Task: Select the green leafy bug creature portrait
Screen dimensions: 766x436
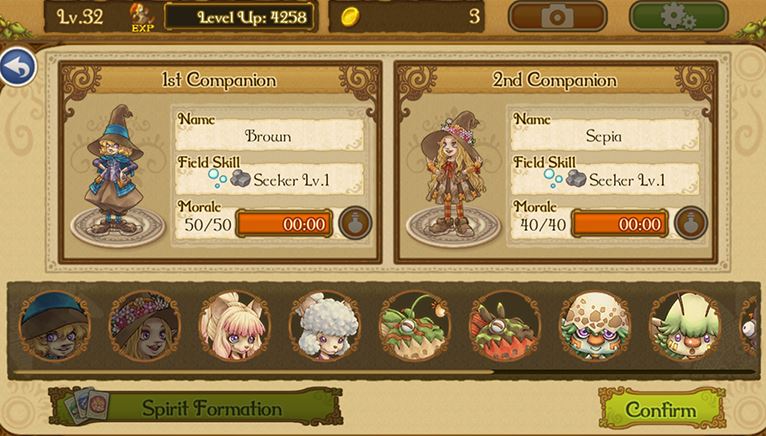Action: click(x=414, y=326)
